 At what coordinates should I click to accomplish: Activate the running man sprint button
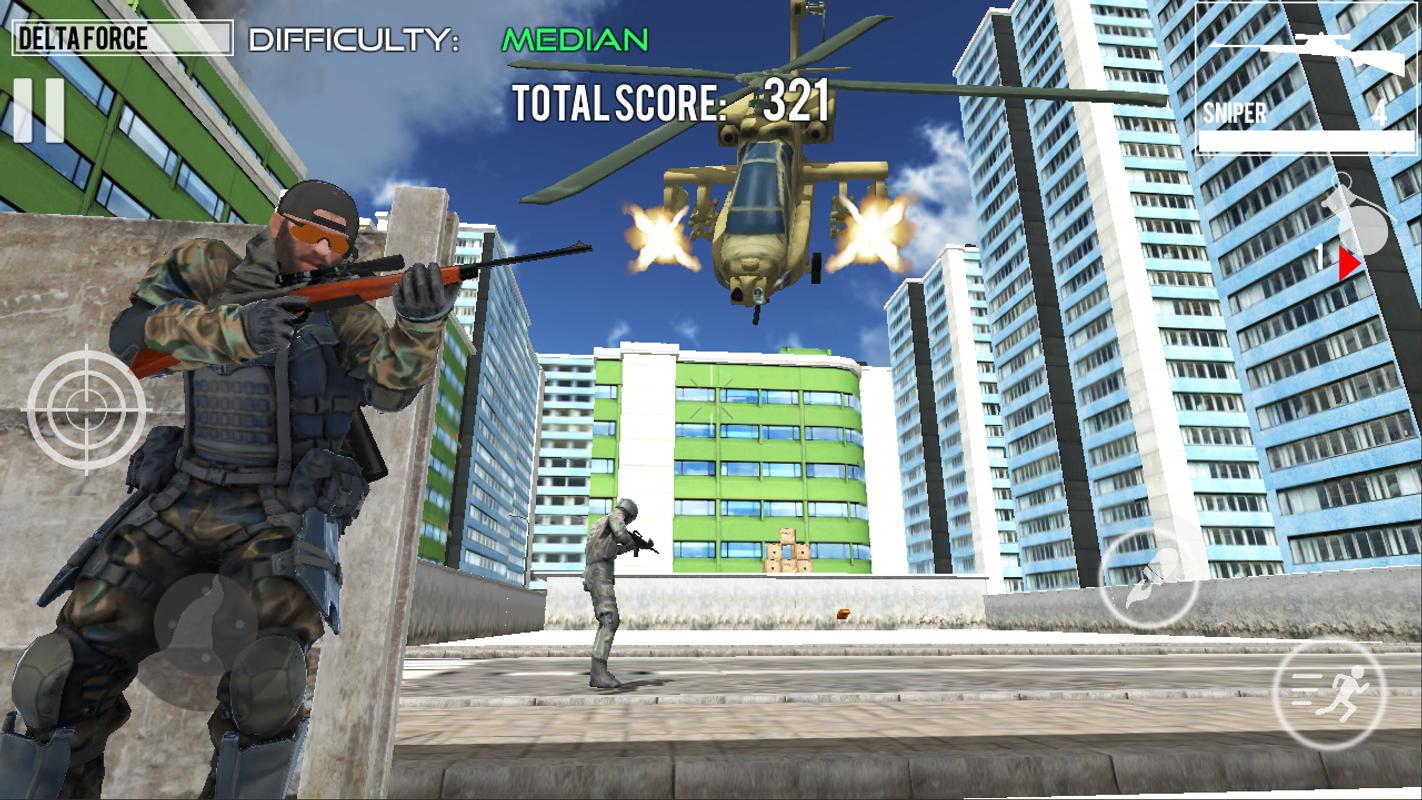(x=1329, y=695)
